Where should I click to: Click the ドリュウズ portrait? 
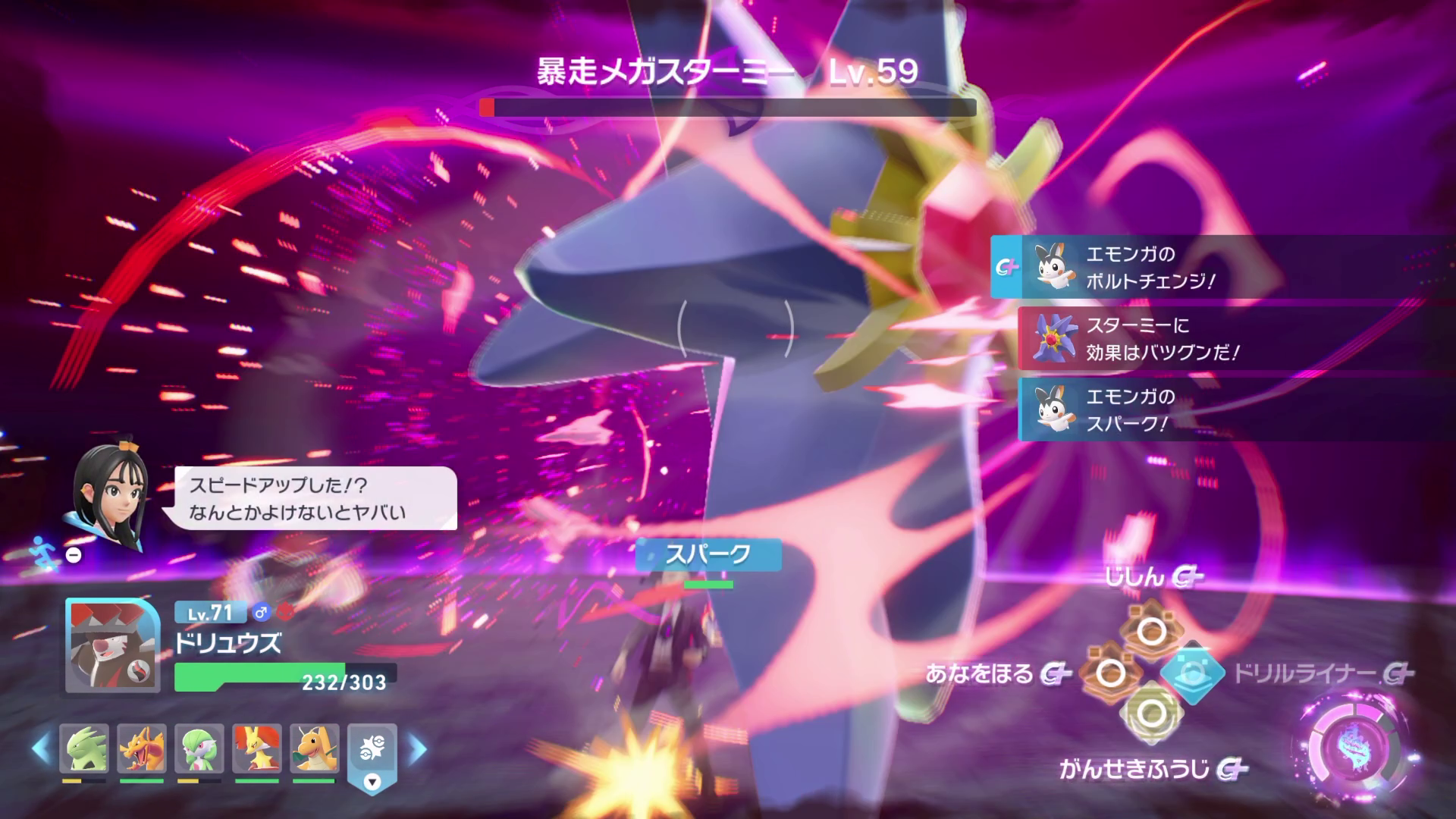(x=112, y=645)
